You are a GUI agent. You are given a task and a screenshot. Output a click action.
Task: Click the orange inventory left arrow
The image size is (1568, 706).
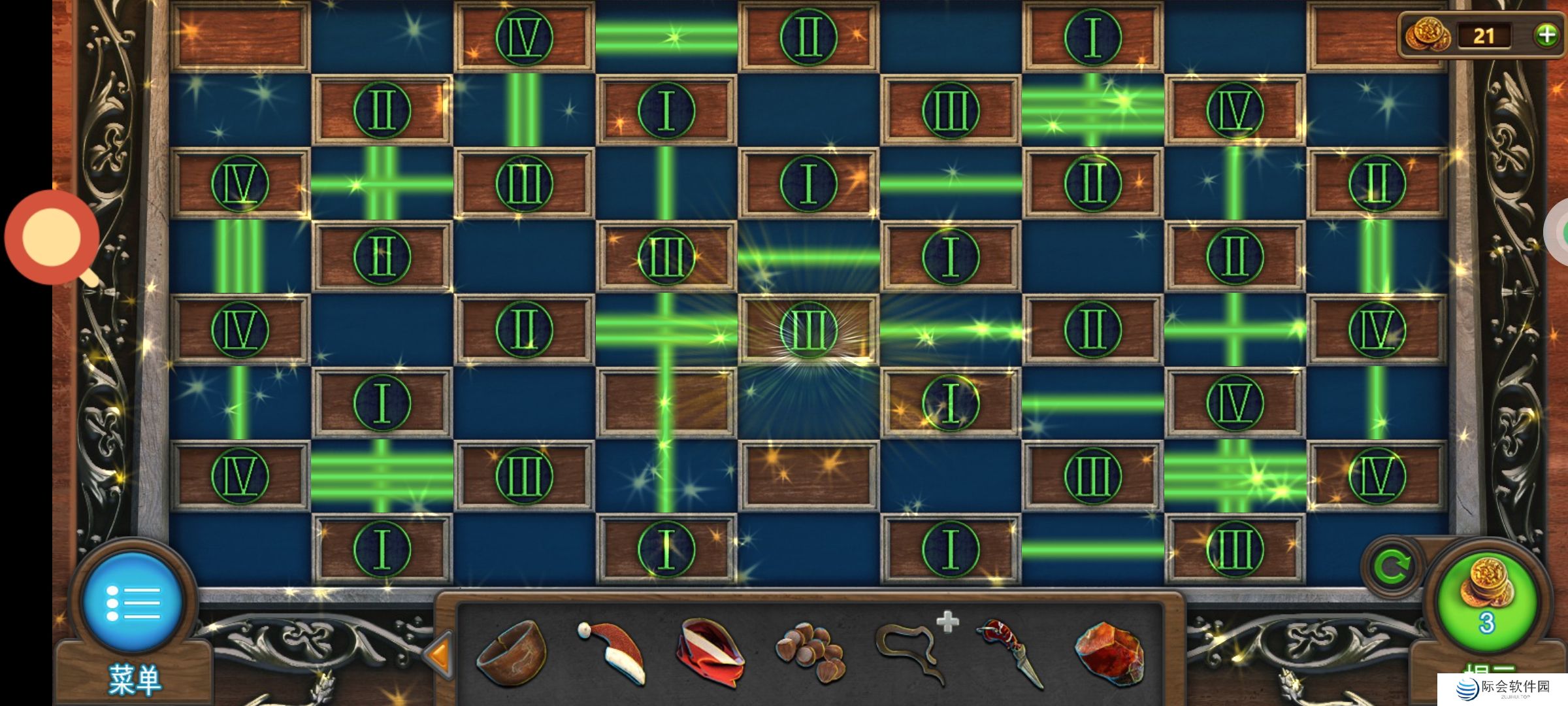tap(439, 652)
